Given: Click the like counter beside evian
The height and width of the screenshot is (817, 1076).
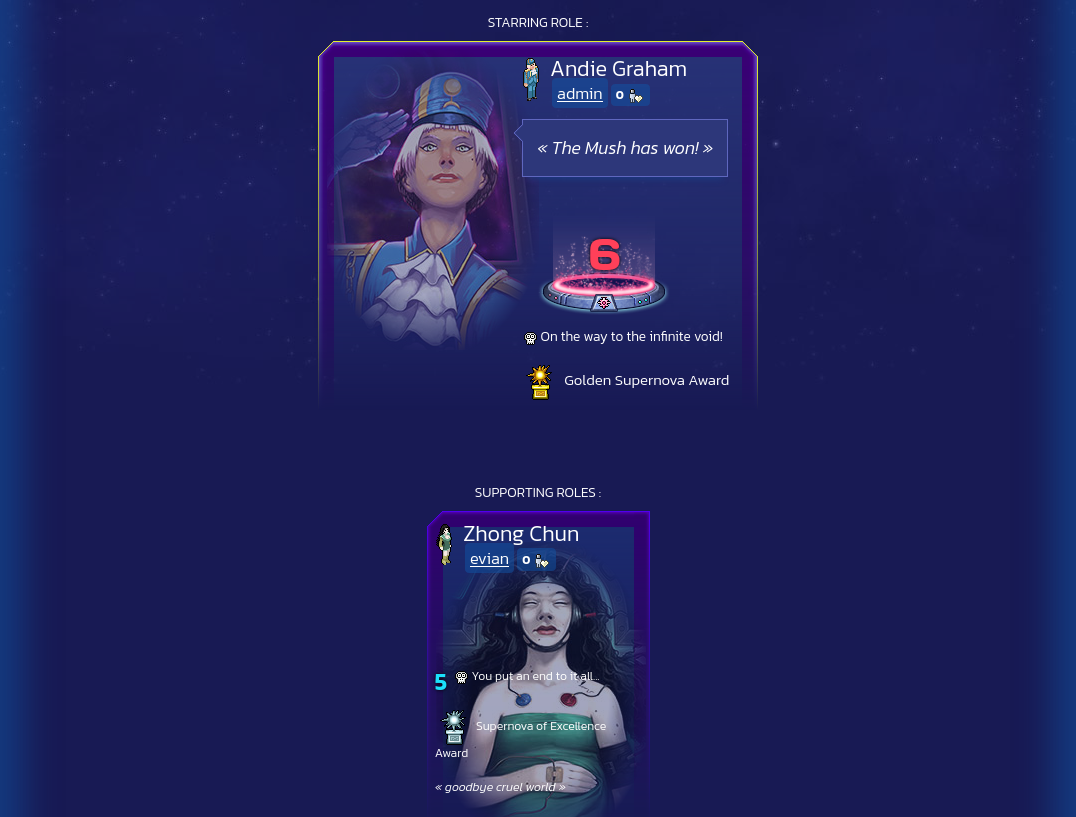Looking at the screenshot, I should [x=536, y=560].
